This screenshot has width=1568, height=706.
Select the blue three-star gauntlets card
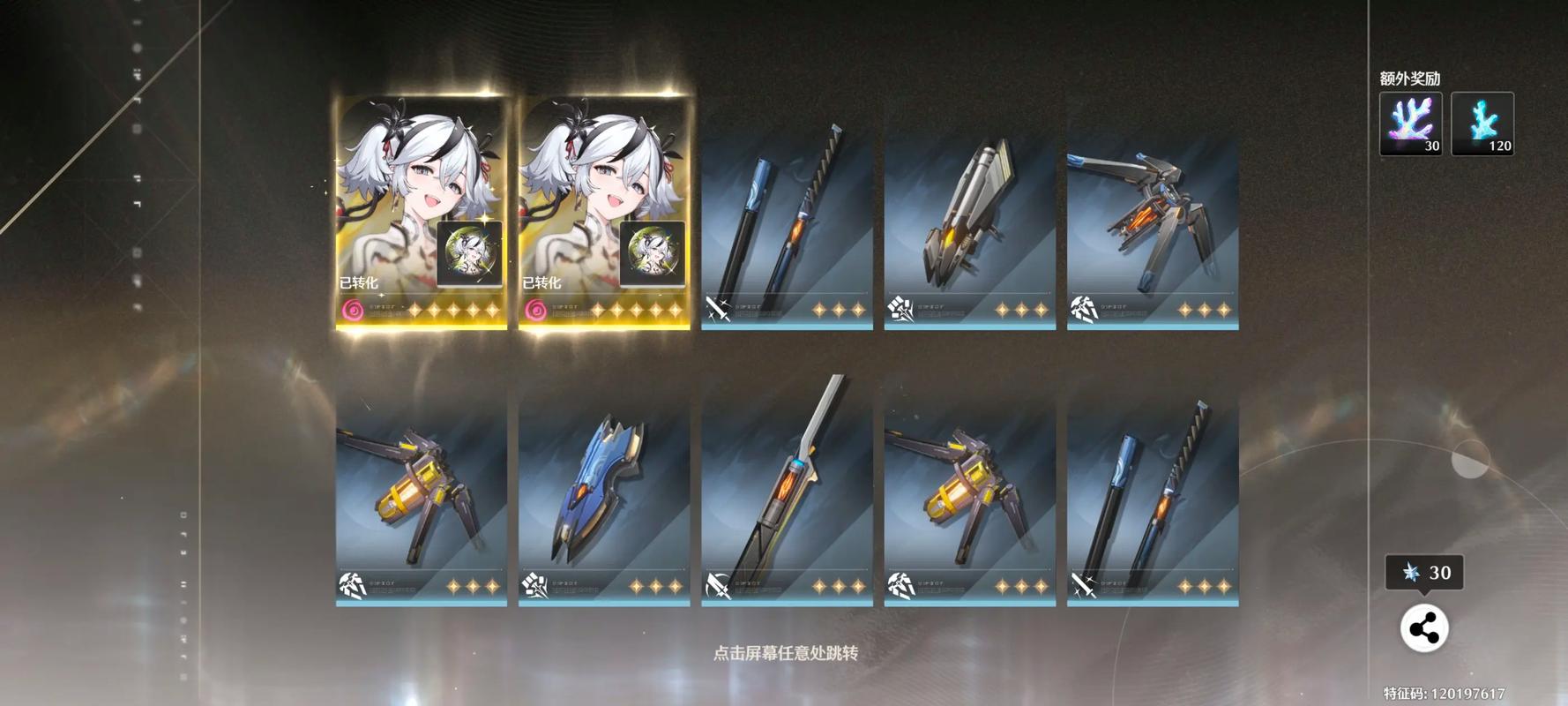(604, 505)
